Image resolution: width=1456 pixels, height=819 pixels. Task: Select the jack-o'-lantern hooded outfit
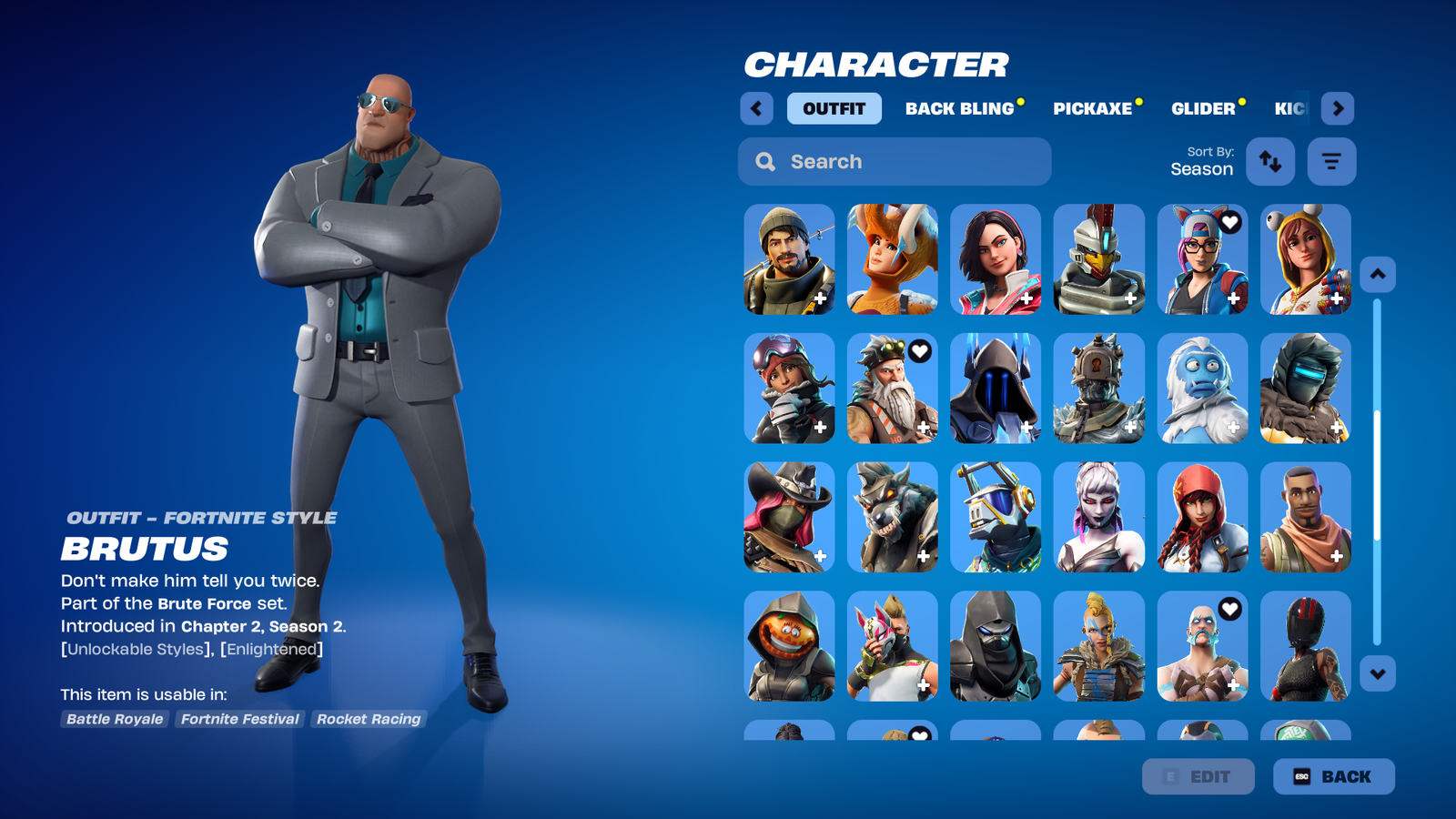[789, 646]
